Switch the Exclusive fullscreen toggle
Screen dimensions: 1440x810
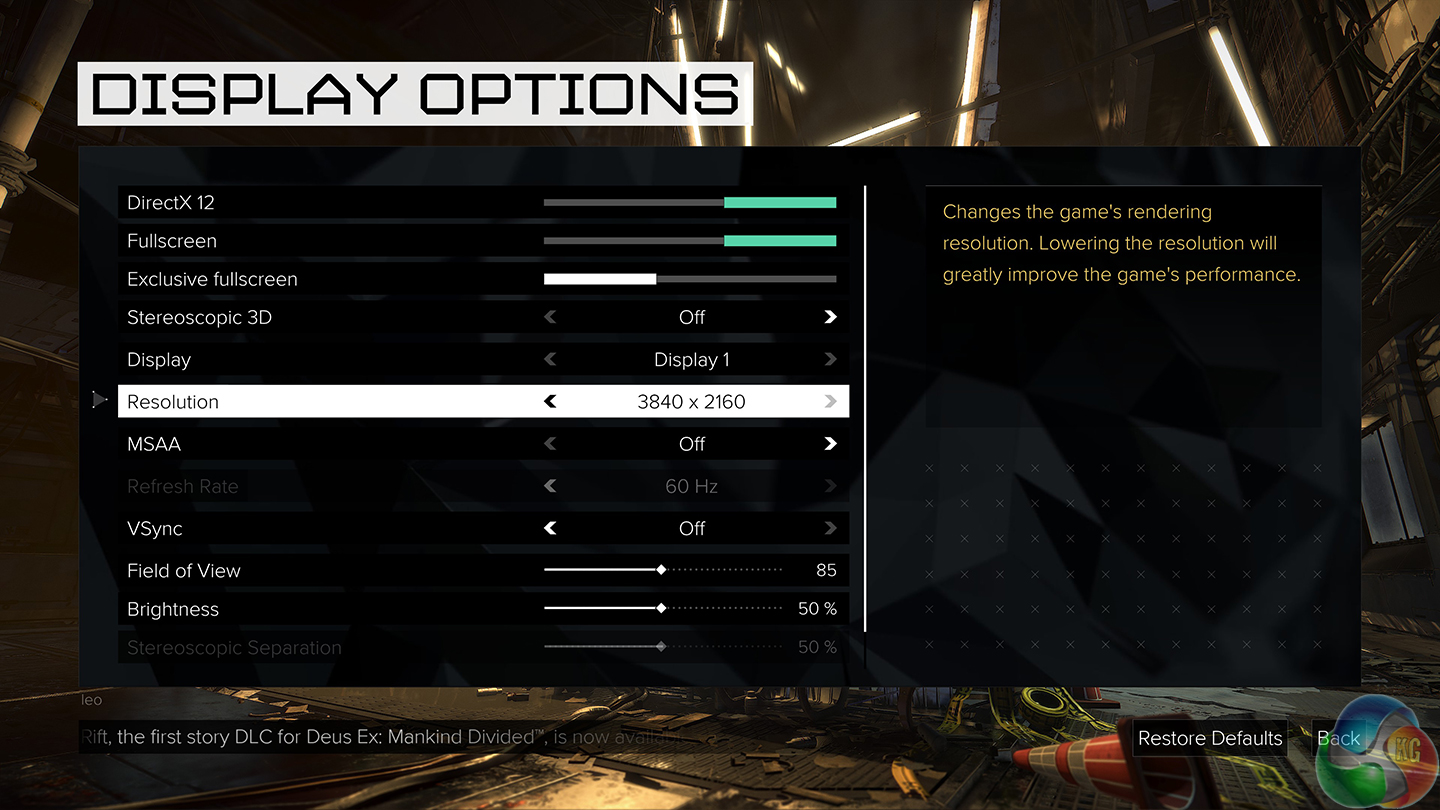689,279
